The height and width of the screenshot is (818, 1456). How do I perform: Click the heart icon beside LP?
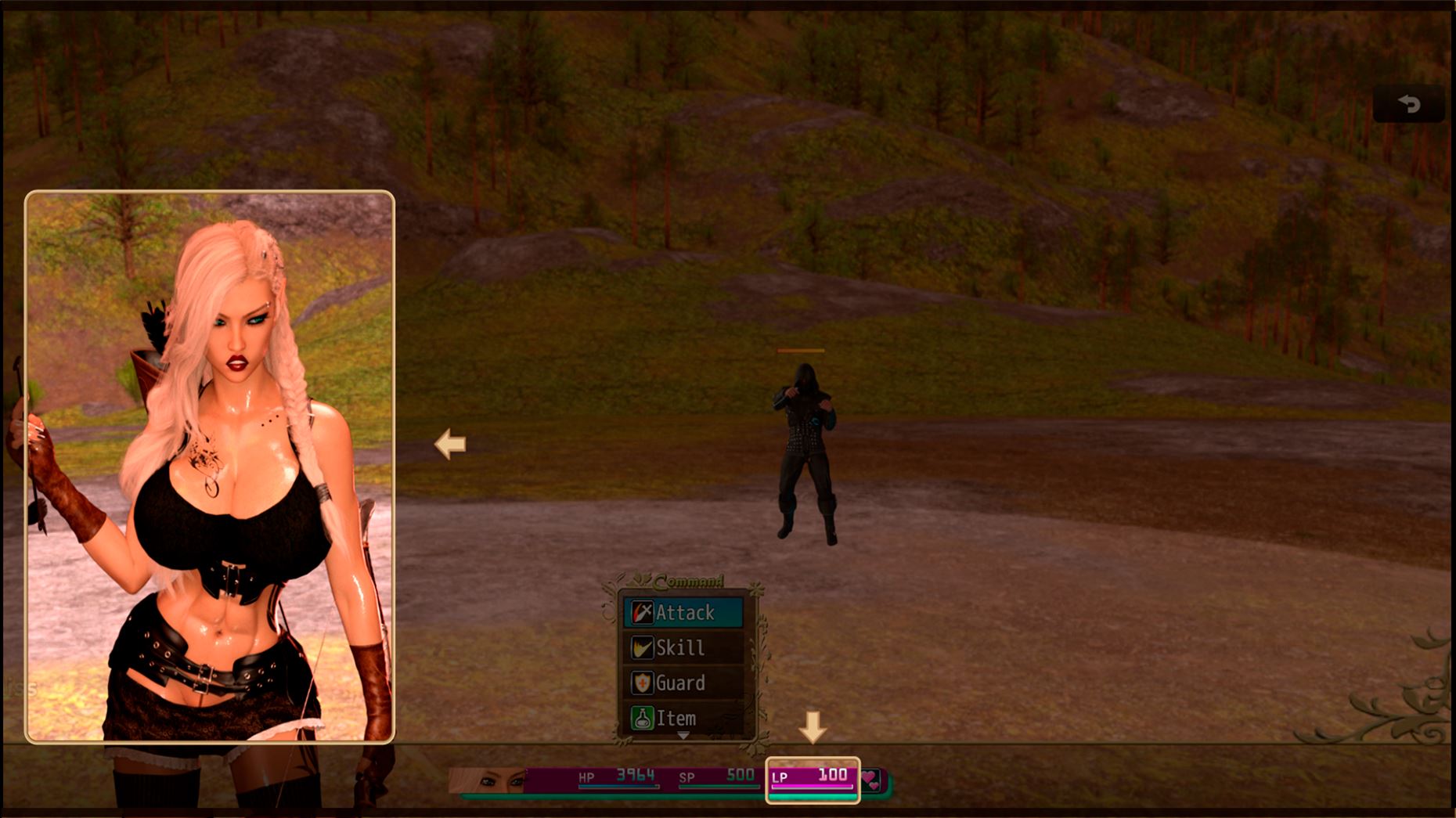[x=870, y=780]
